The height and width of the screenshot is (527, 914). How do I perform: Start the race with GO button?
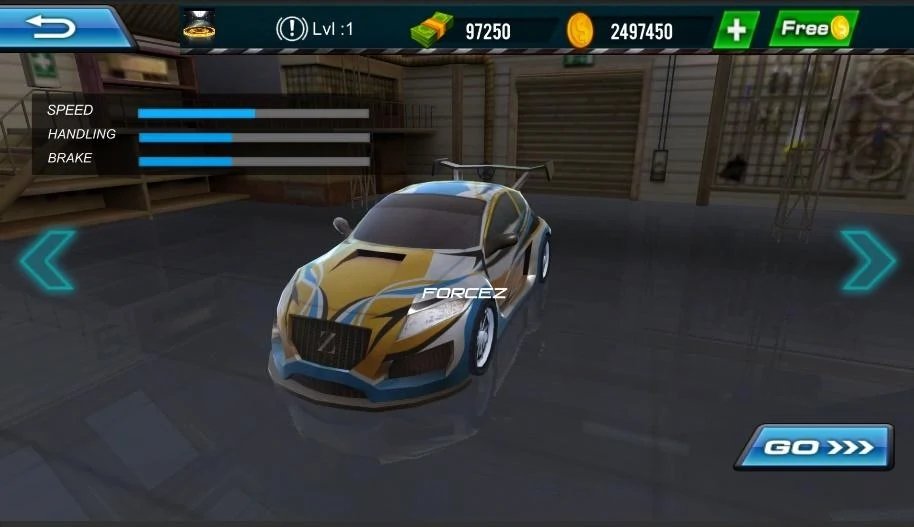814,447
